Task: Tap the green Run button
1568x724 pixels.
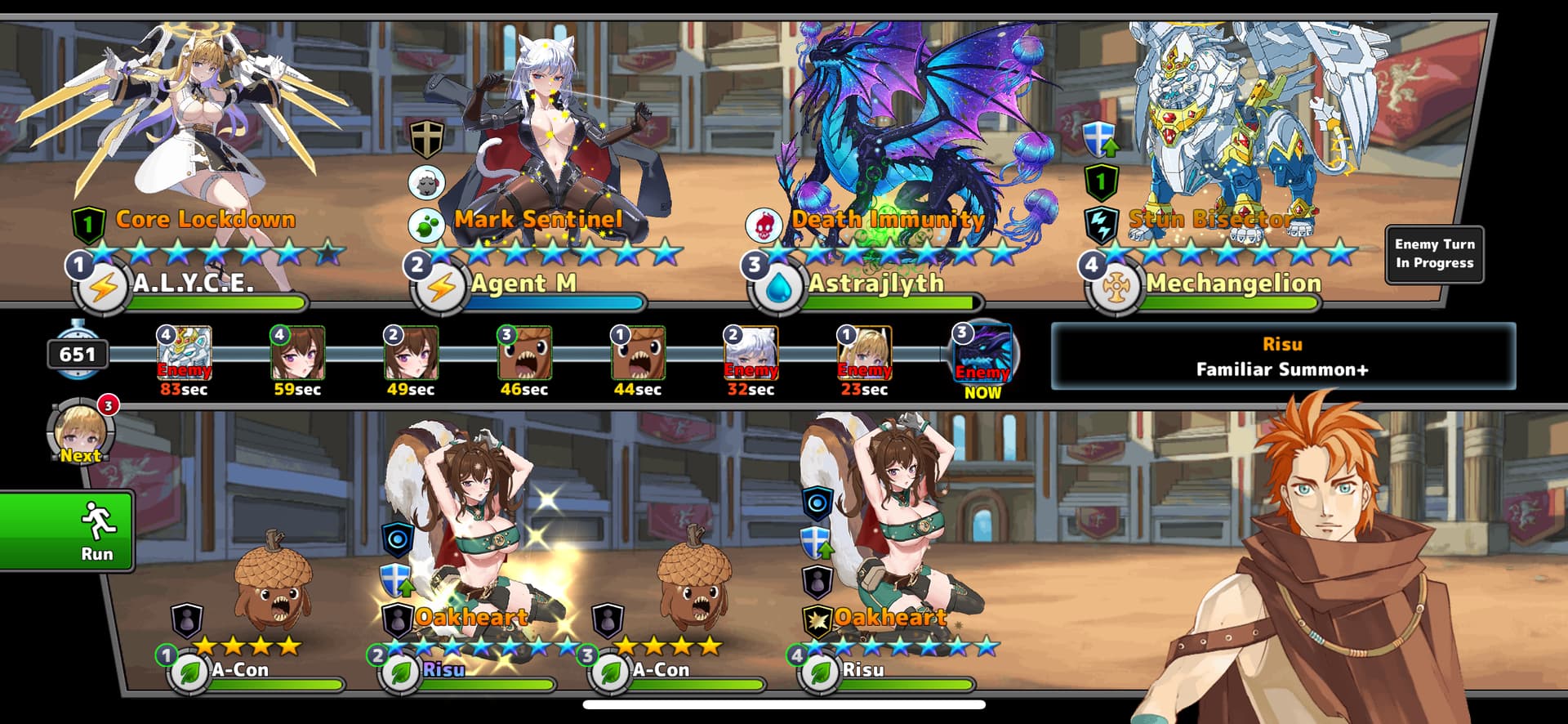Action: pos(67,530)
